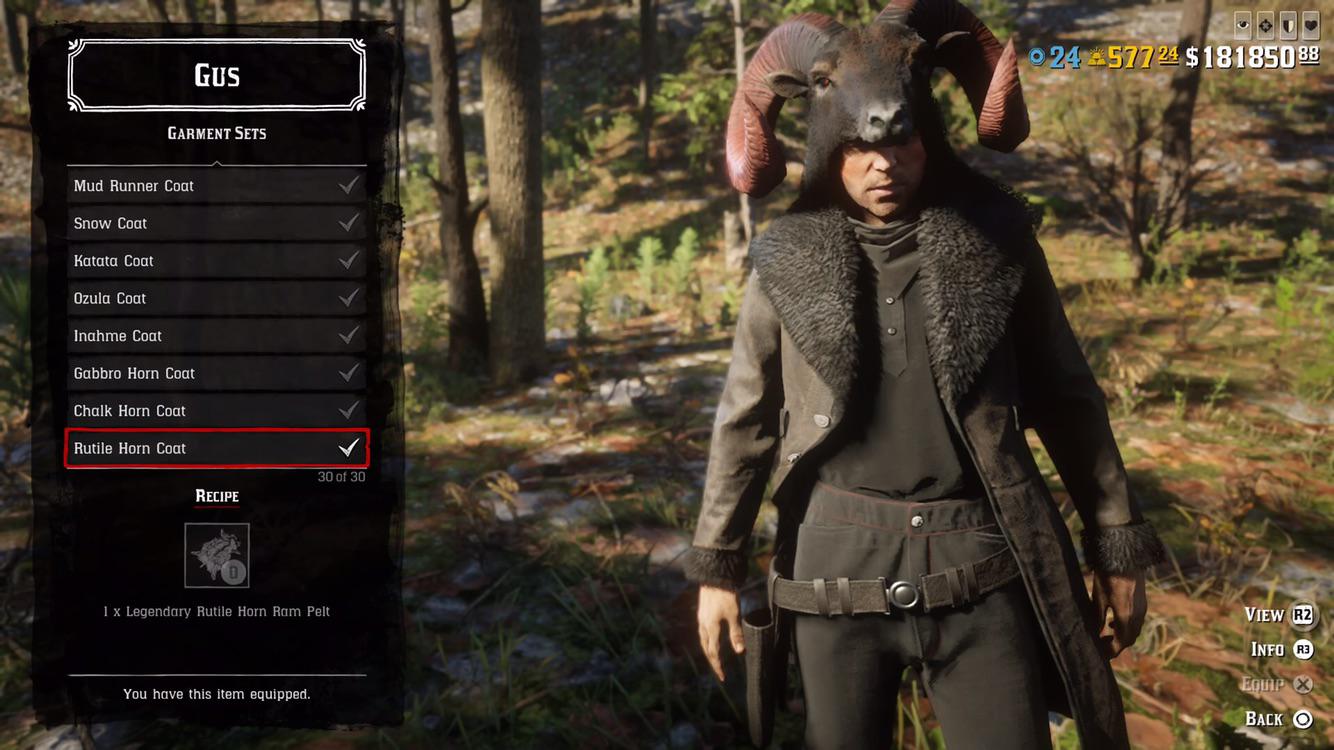Click the checkmark beside Gabbro Horn Coat
1334x750 pixels.
(348, 372)
